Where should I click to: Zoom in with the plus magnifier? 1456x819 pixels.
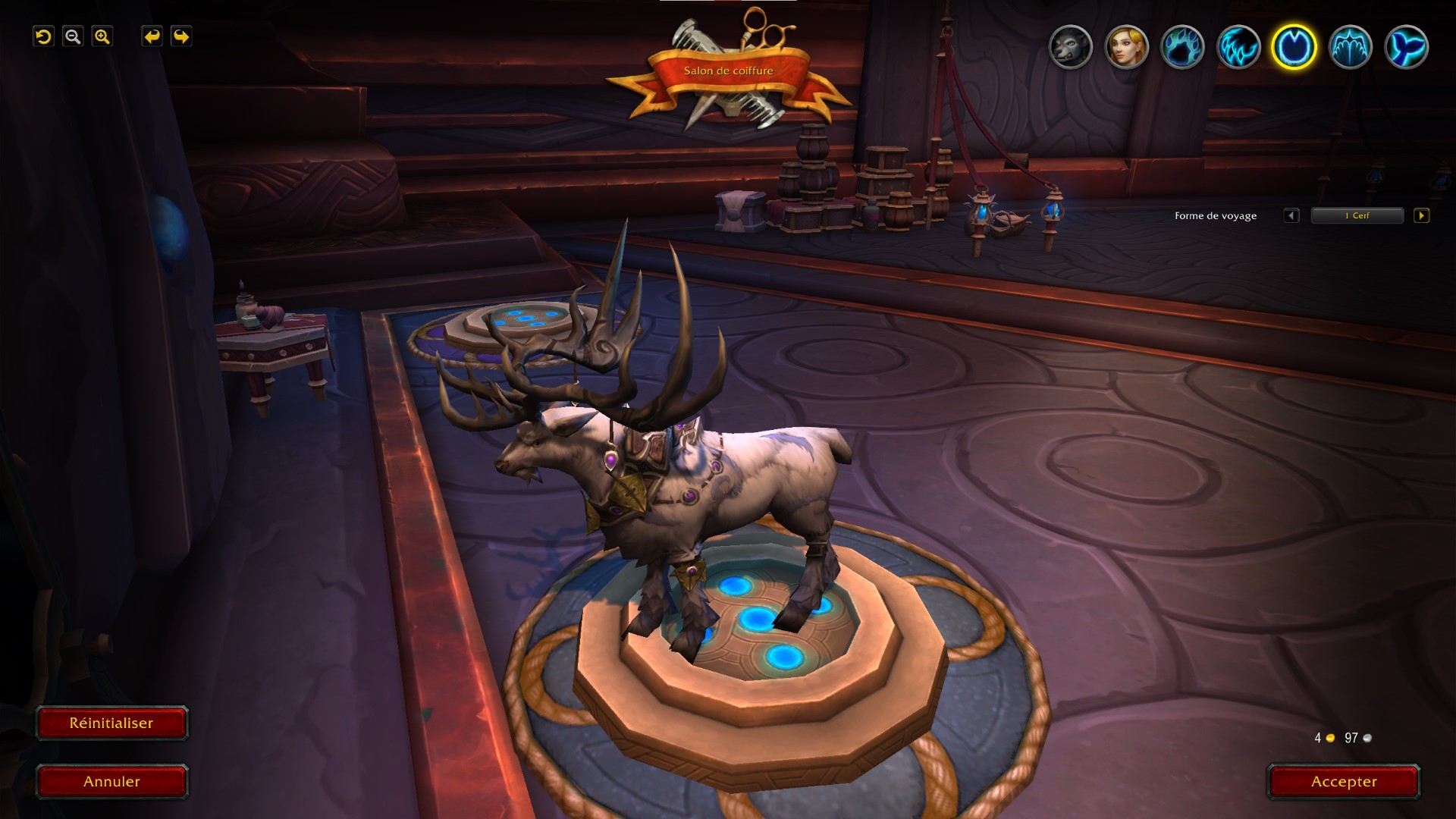coord(102,36)
